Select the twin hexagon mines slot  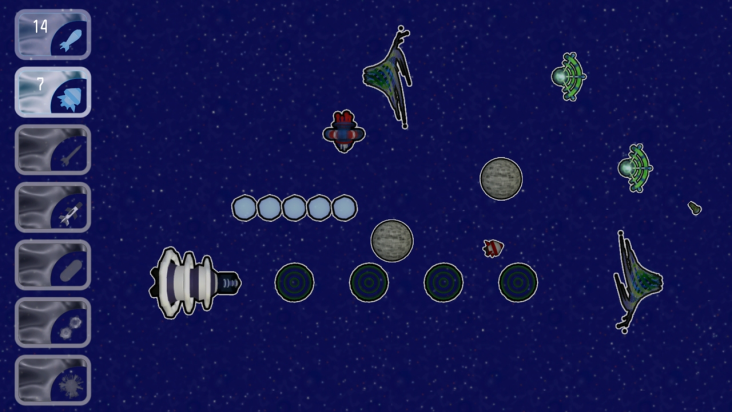pos(53,323)
